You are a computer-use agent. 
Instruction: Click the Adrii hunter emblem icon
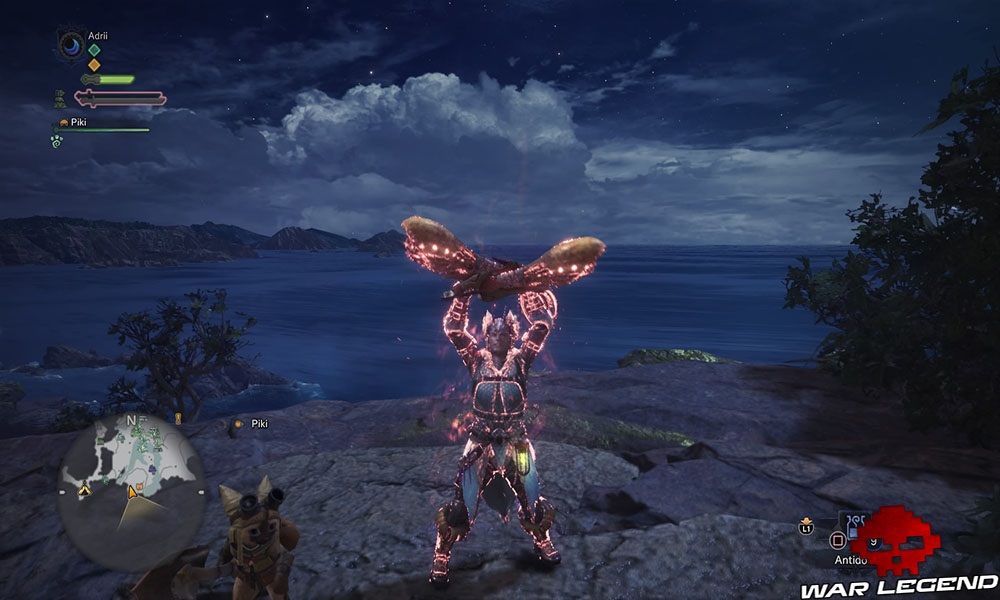[72, 45]
